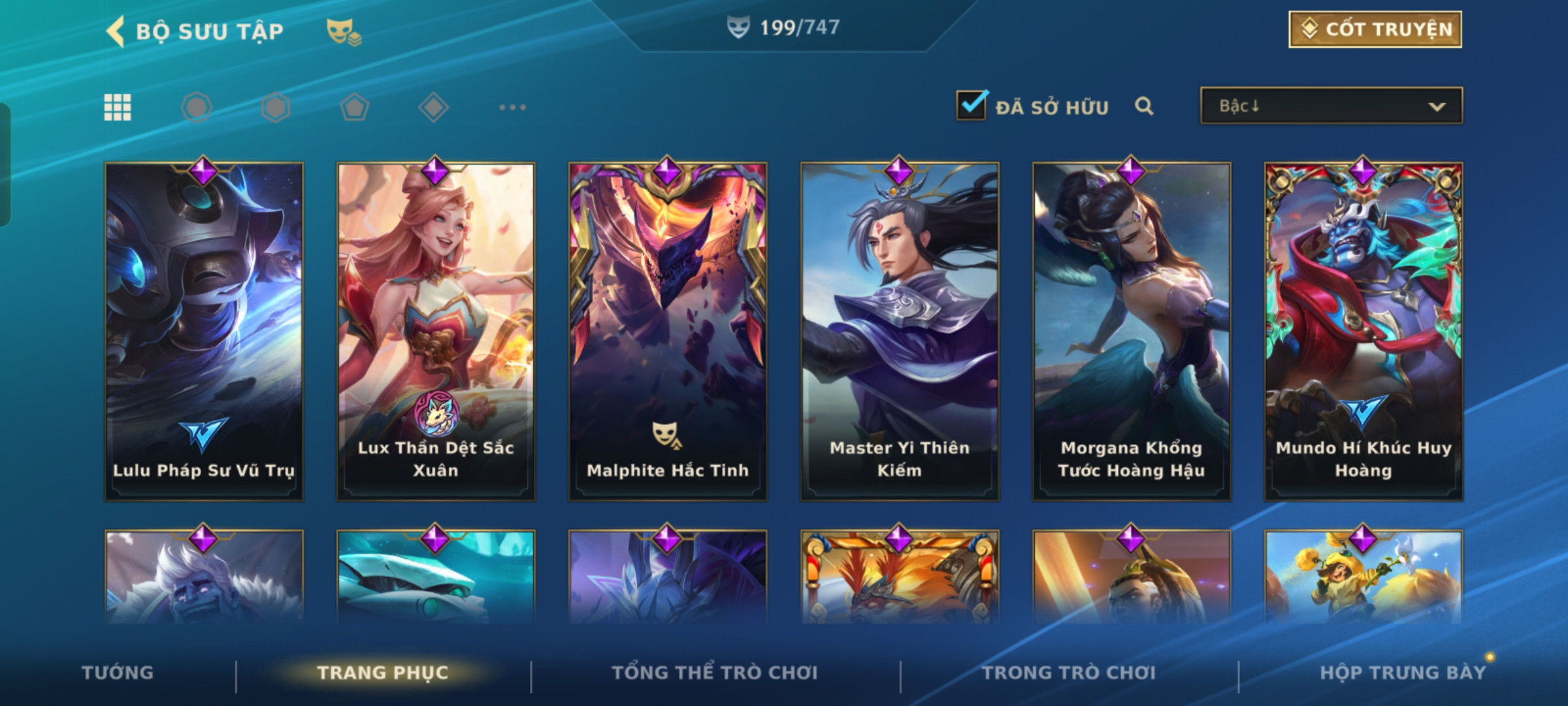Viewport: 1568px width, 706px height.
Task: Choose the pentagon rarity filter
Action: point(354,107)
